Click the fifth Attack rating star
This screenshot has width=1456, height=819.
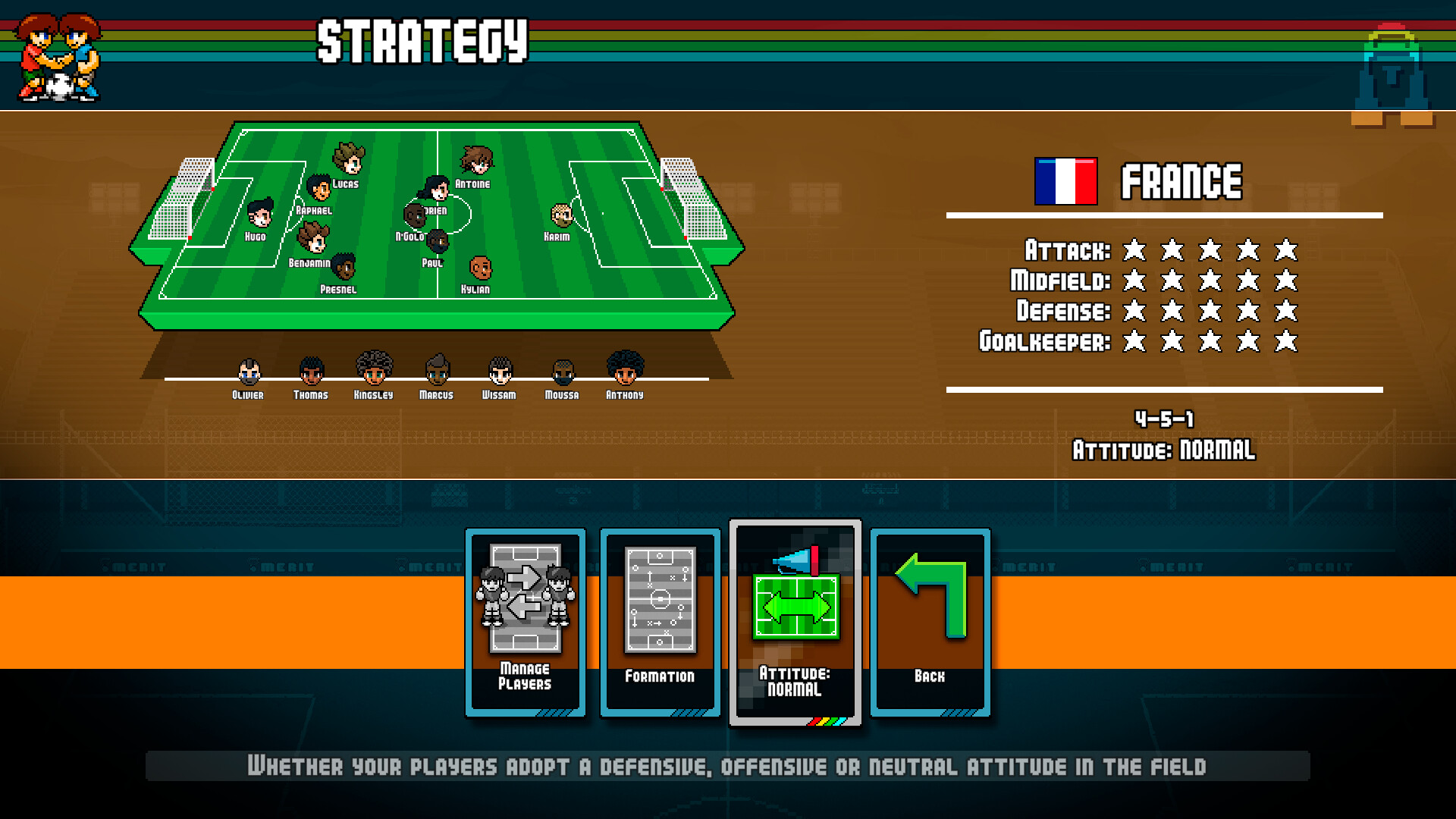pos(1284,249)
